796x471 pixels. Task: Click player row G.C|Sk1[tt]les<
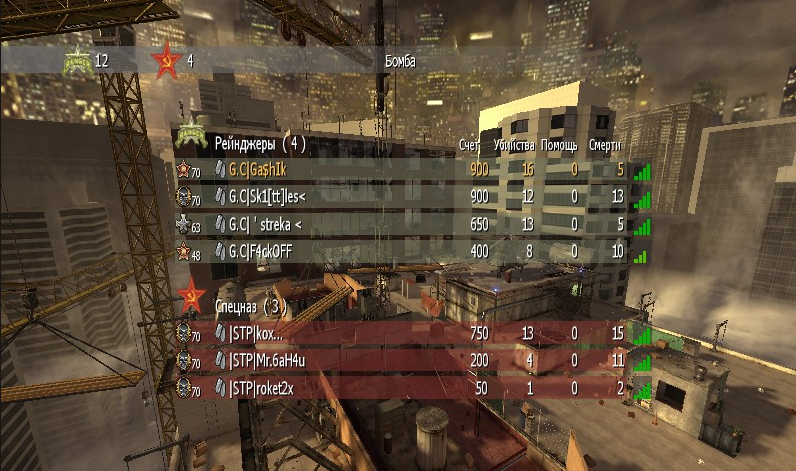click(400, 197)
